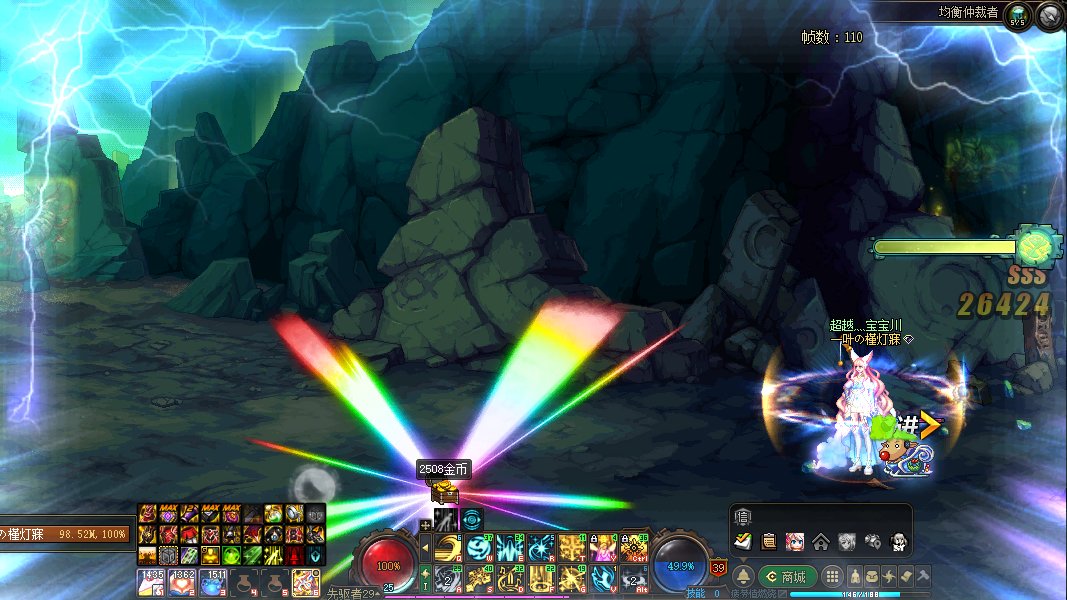Click the SY chibi character icon
The image size is (1067, 600).
click(898, 541)
